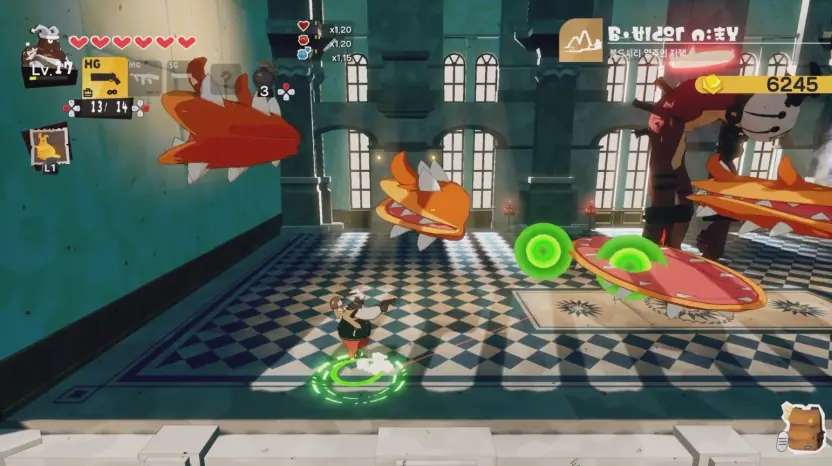Select the HG handgun weapon slot
The width and height of the screenshot is (832, 466).
pyautogui.click(x=105, y=77)
